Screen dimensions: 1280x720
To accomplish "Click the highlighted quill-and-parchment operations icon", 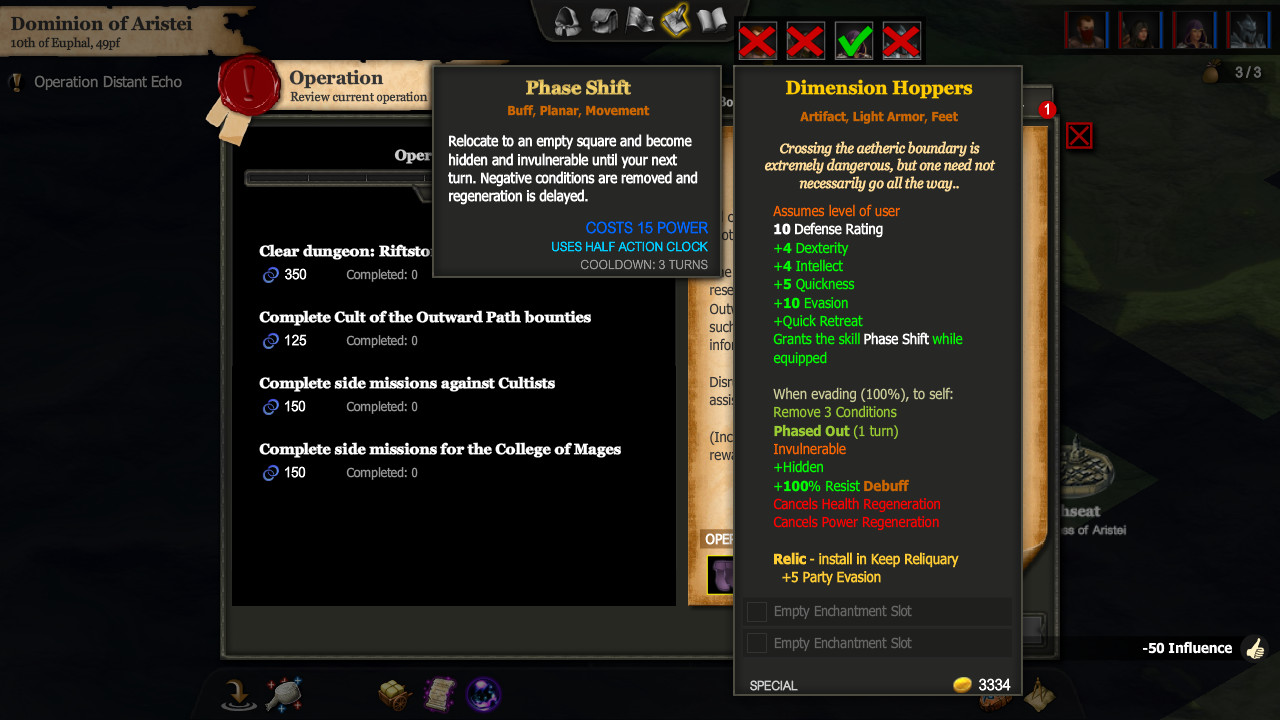I will point(675,20).
